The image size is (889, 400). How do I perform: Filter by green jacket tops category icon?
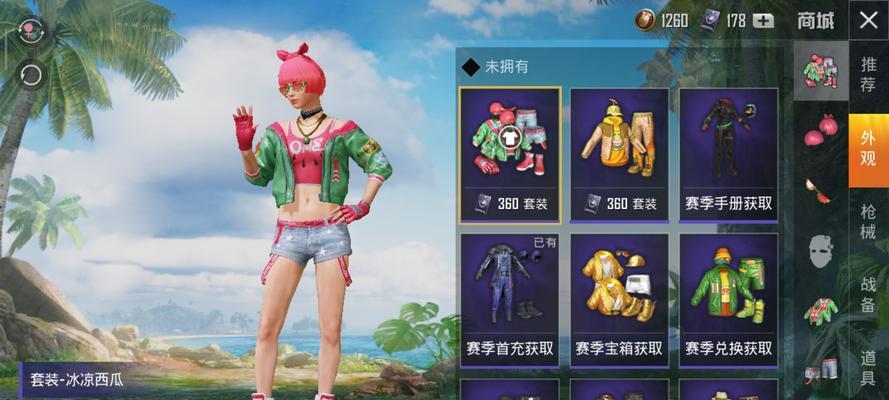821,310
